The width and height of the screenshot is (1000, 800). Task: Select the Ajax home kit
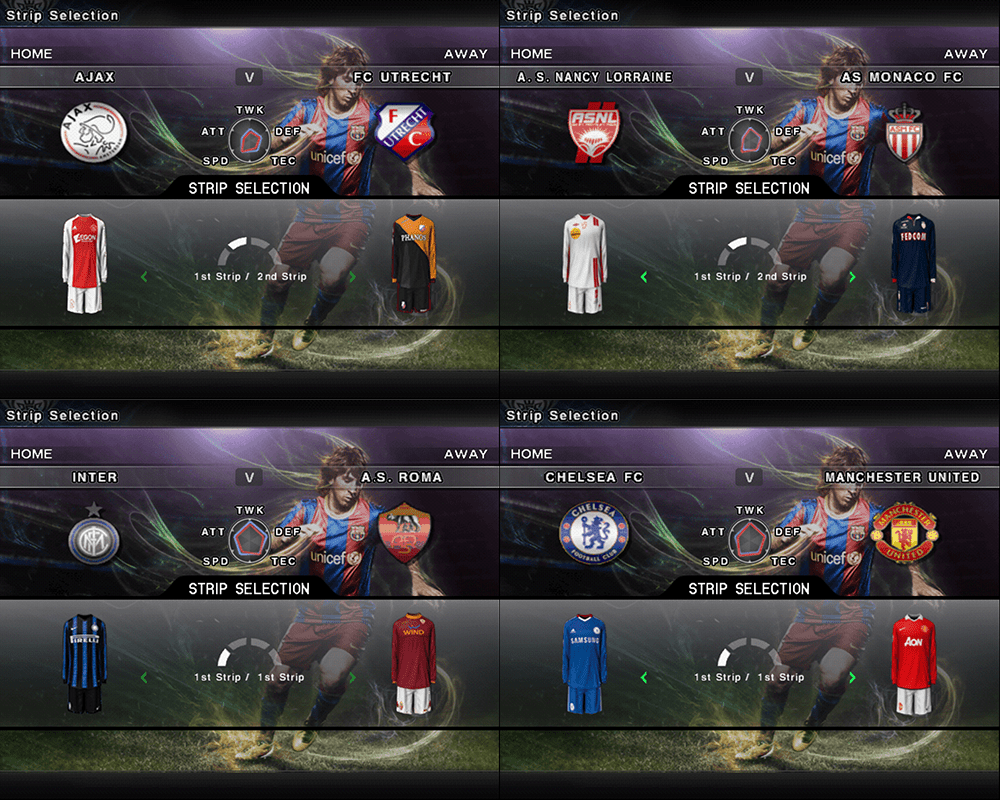pos(85,263)
